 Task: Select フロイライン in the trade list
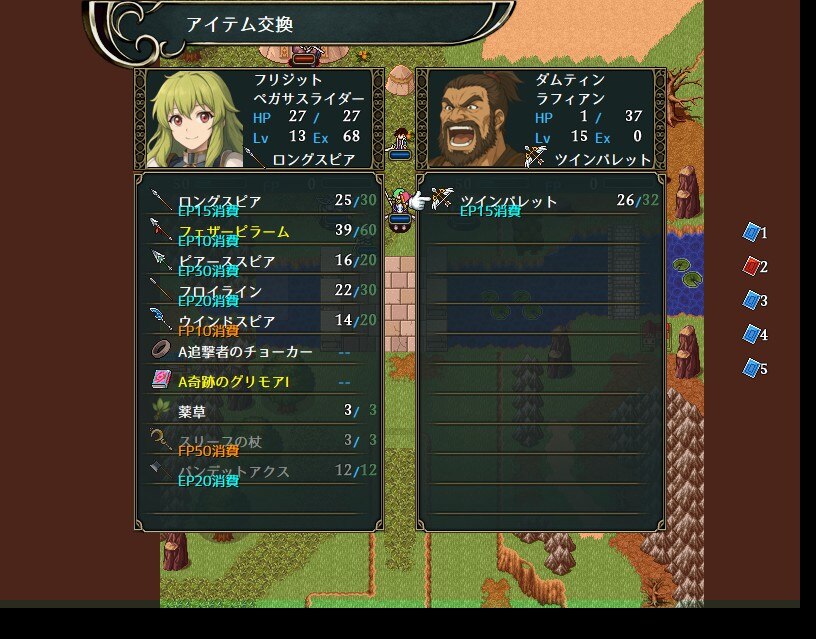[258, 292]
